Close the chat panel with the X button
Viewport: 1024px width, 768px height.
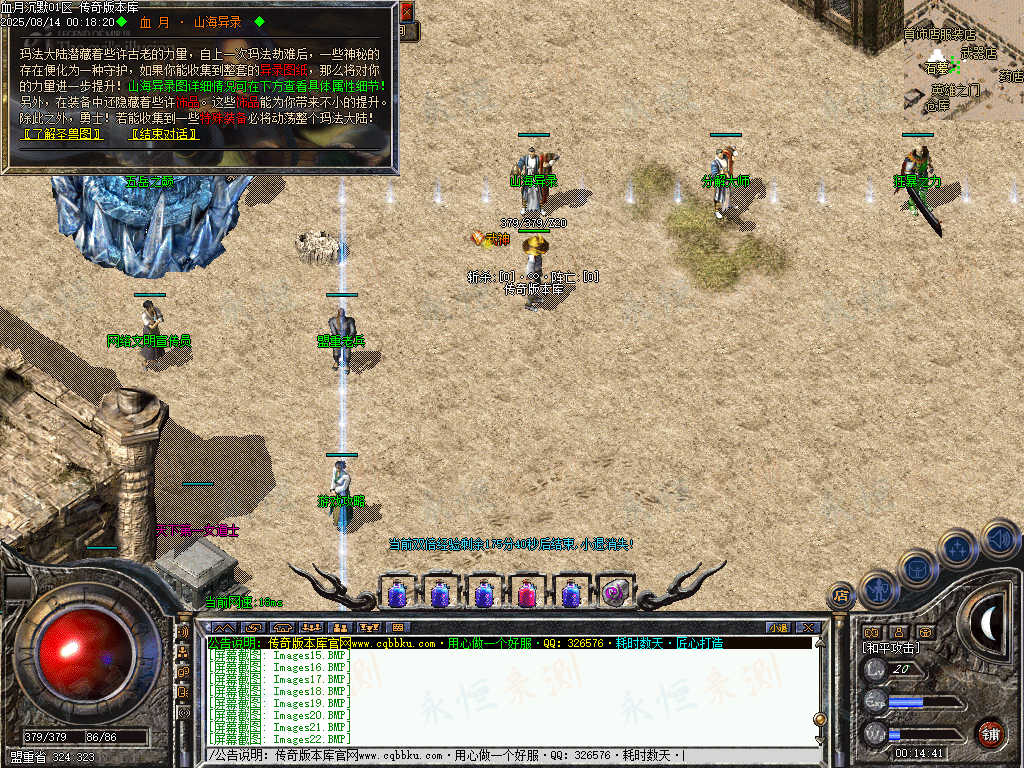pyautogui.click(x=807, y=627)
